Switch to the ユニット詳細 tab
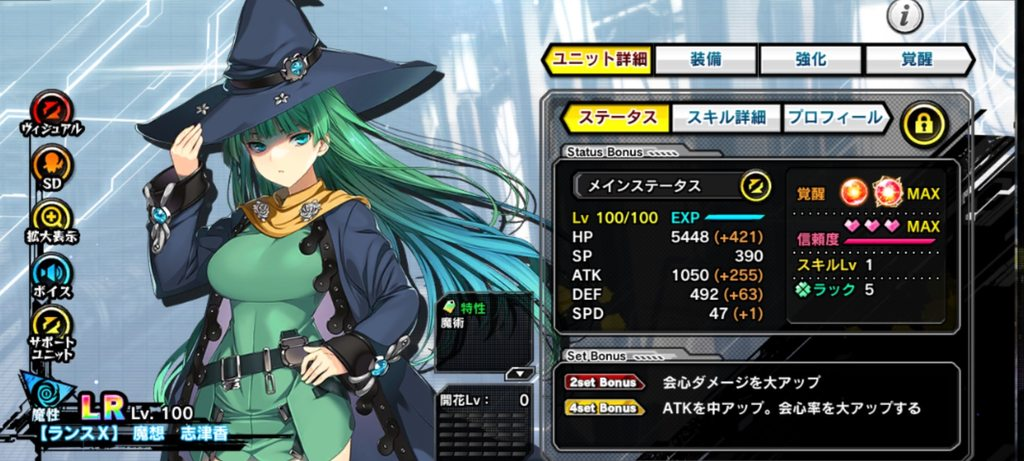Screen dimensions: 1024x461 pos(598,60)
